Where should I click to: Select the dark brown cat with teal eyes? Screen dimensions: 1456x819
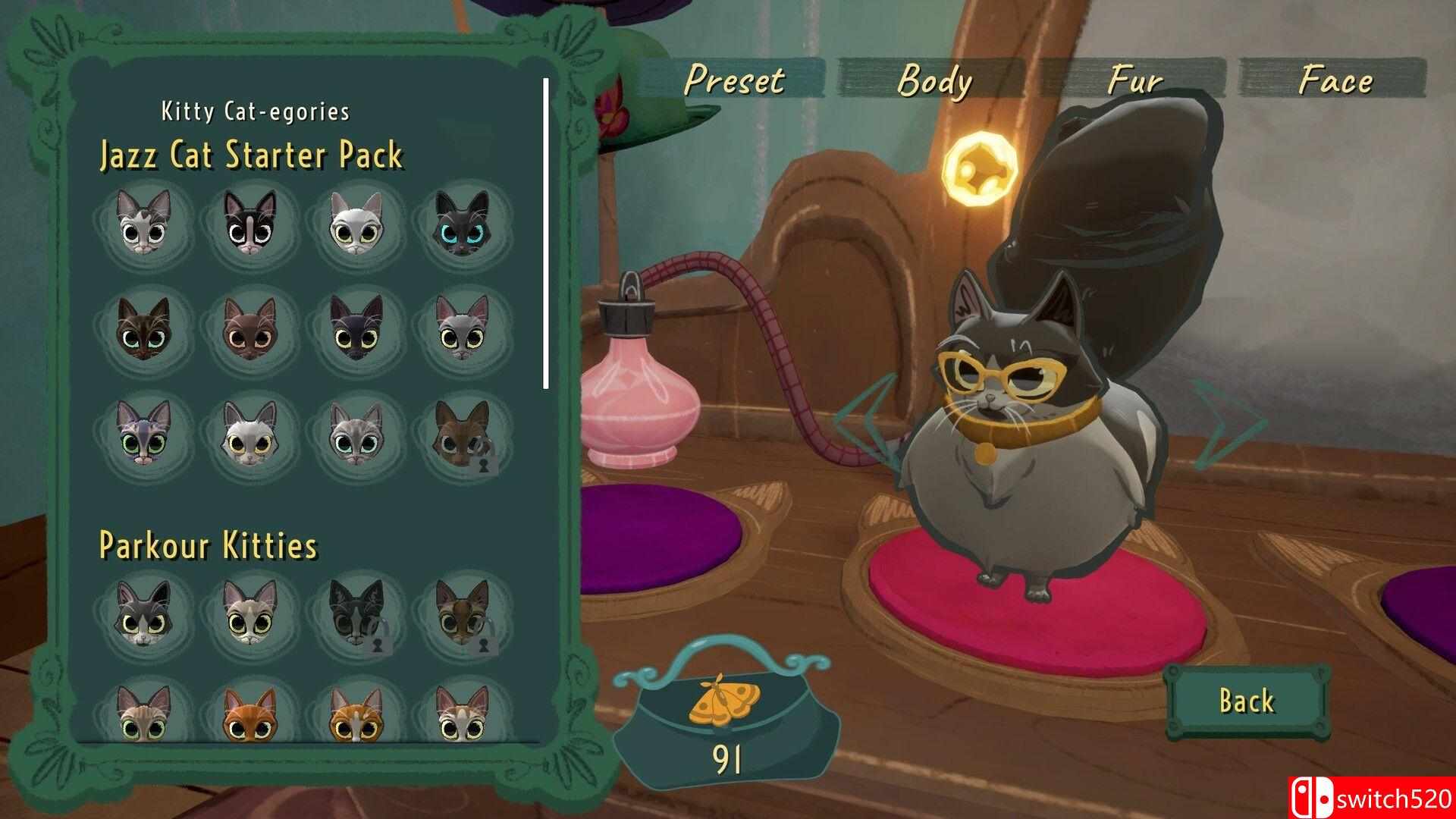click(144, 328)
